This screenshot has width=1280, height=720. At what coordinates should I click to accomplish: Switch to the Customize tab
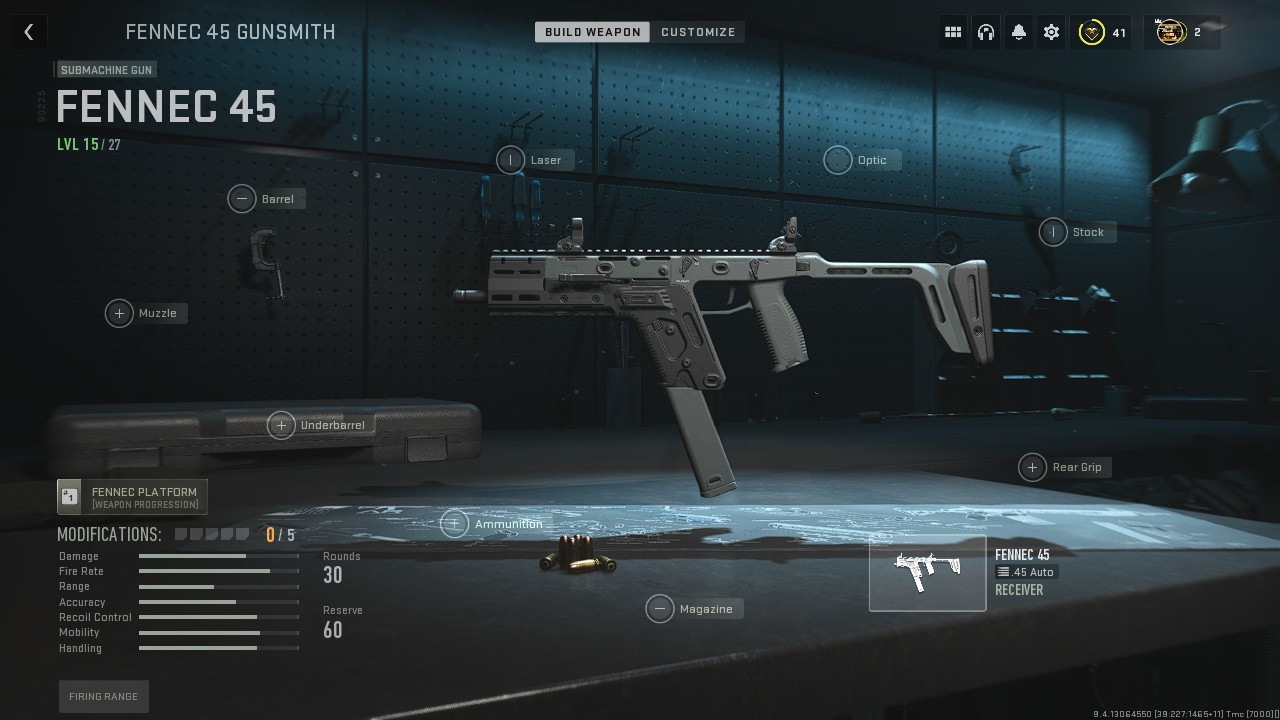click(x=698, y=31)
